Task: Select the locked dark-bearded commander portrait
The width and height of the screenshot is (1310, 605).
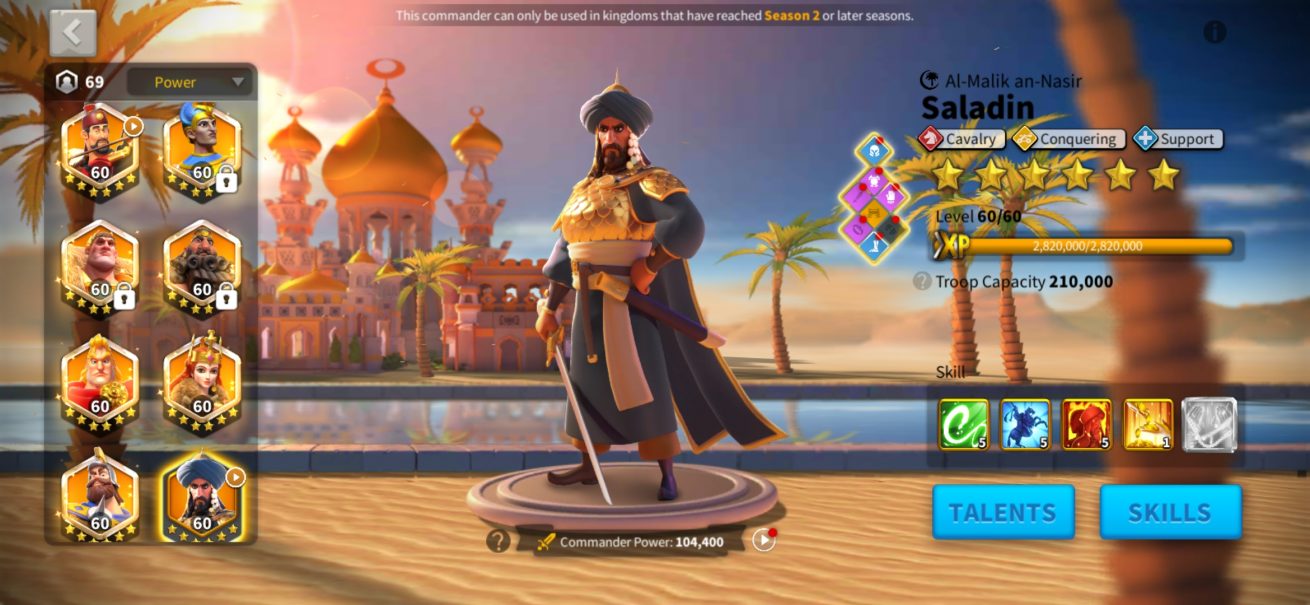Action: click(201, 267)
